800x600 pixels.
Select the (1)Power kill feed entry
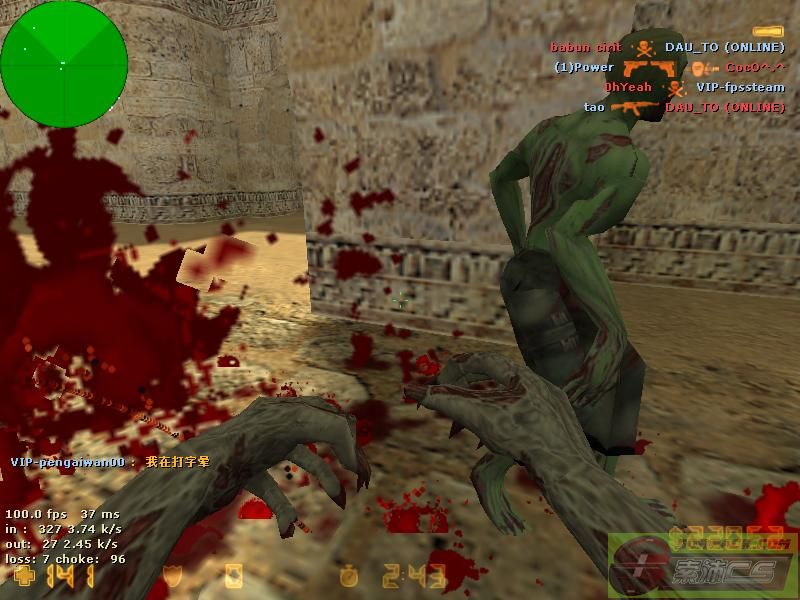(x=670, y=67)
